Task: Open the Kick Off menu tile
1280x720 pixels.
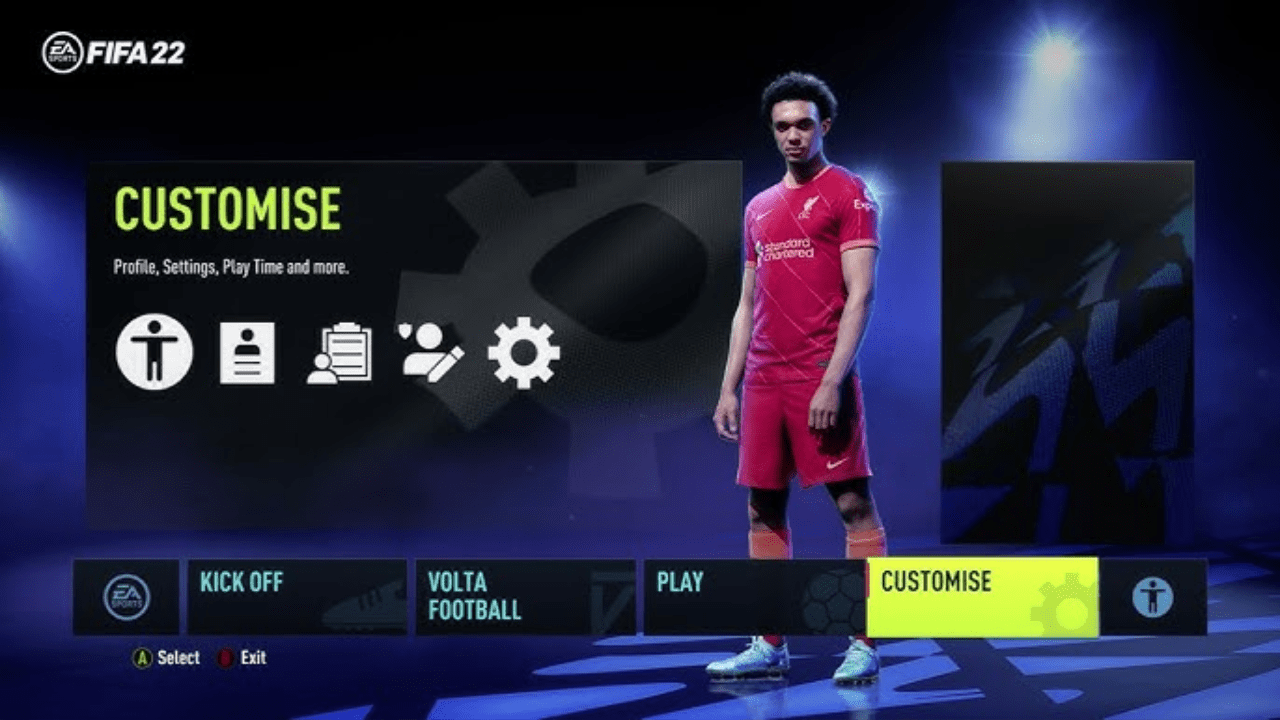Action: point(296,597)
